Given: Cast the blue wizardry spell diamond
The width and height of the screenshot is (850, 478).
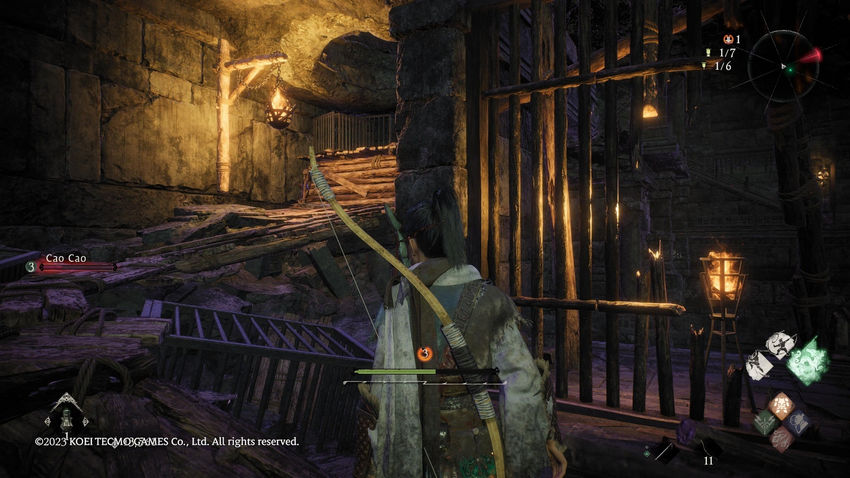Looking at the screenshot, I should tap(797, 422).
